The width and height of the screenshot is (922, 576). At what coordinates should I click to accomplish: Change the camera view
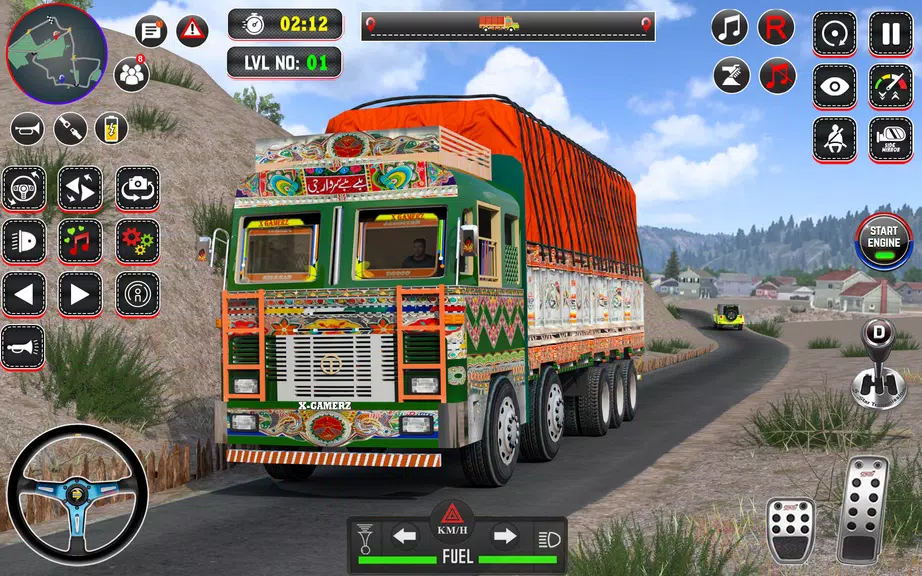(x=137, y=188)
